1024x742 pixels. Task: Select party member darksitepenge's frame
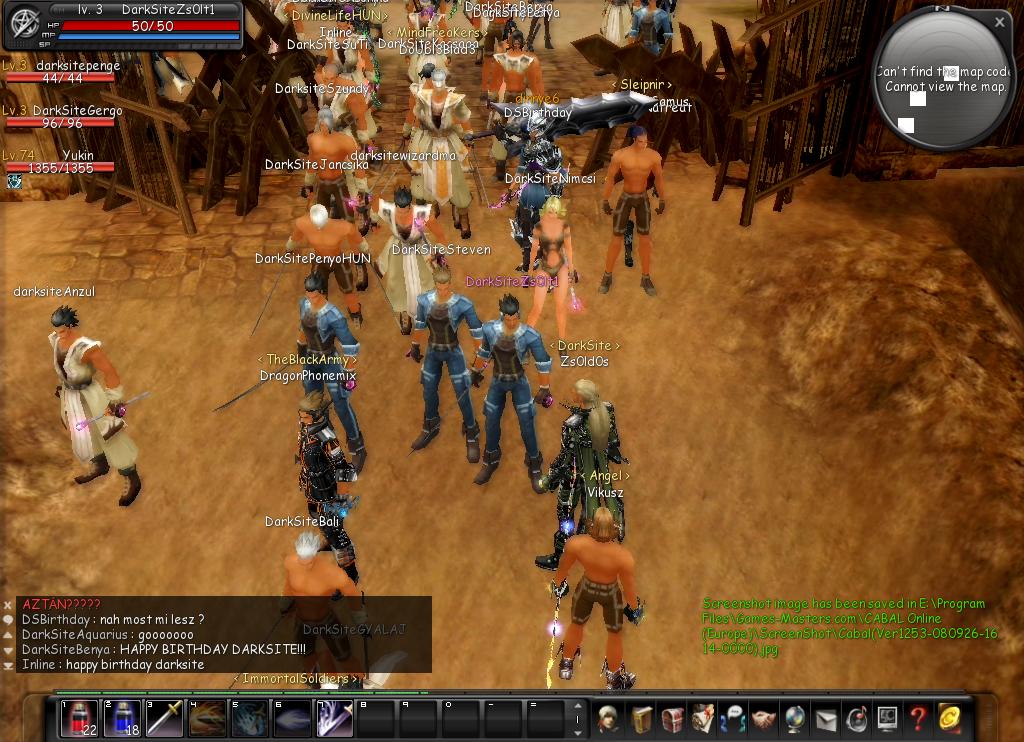(x=60, y=73)
